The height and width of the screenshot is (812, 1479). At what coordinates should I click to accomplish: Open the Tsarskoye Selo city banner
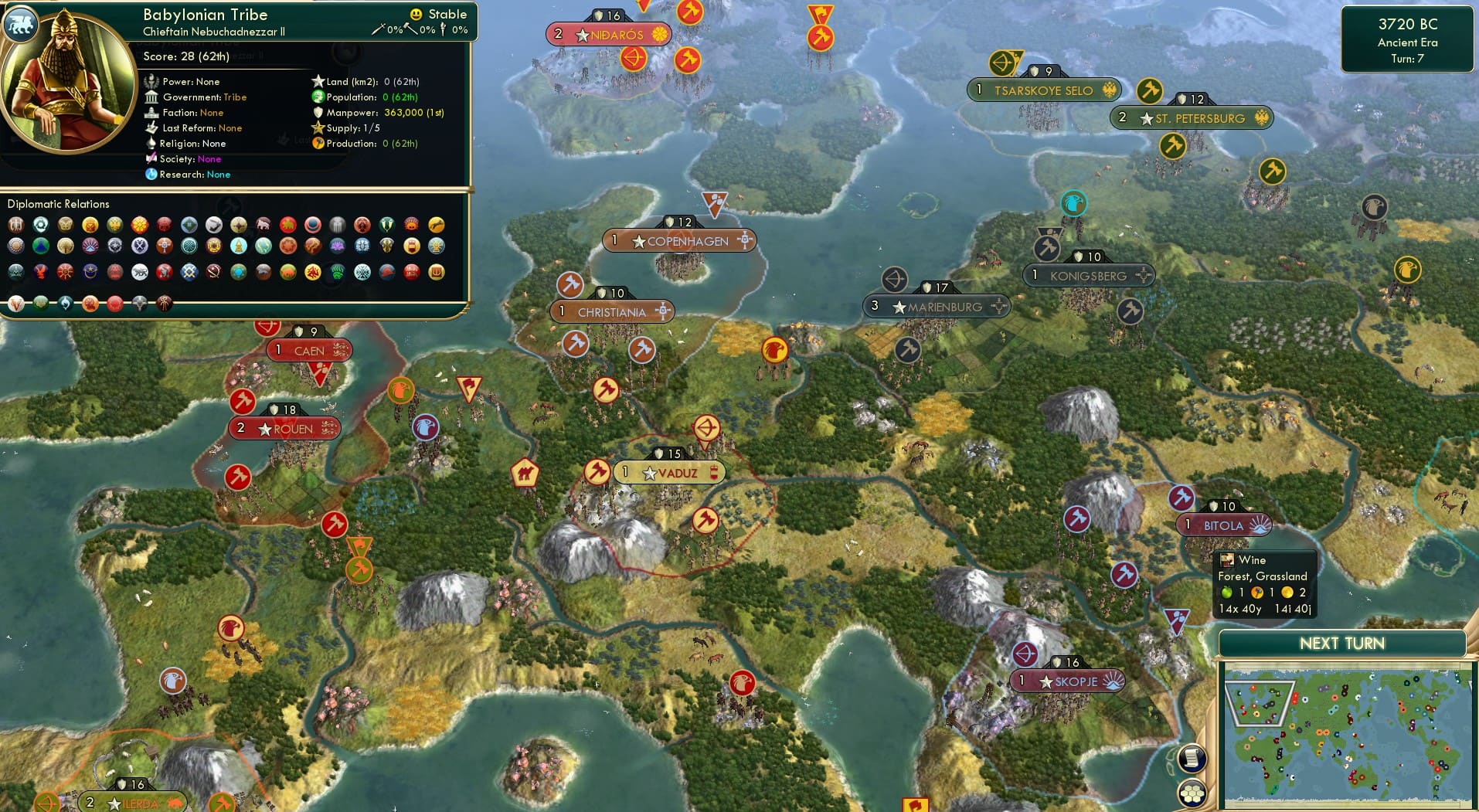[1044, 90]
